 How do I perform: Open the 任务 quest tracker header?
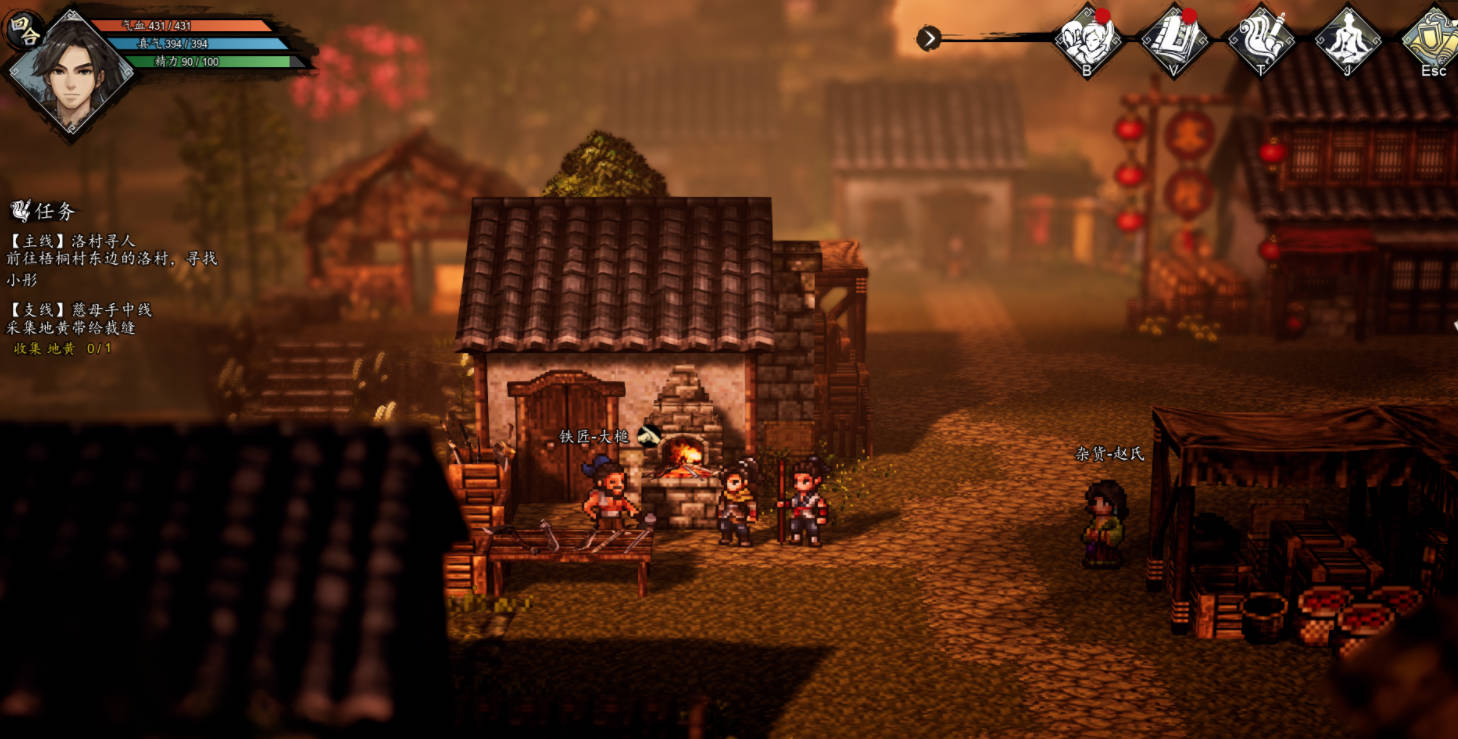pos(44,211)
